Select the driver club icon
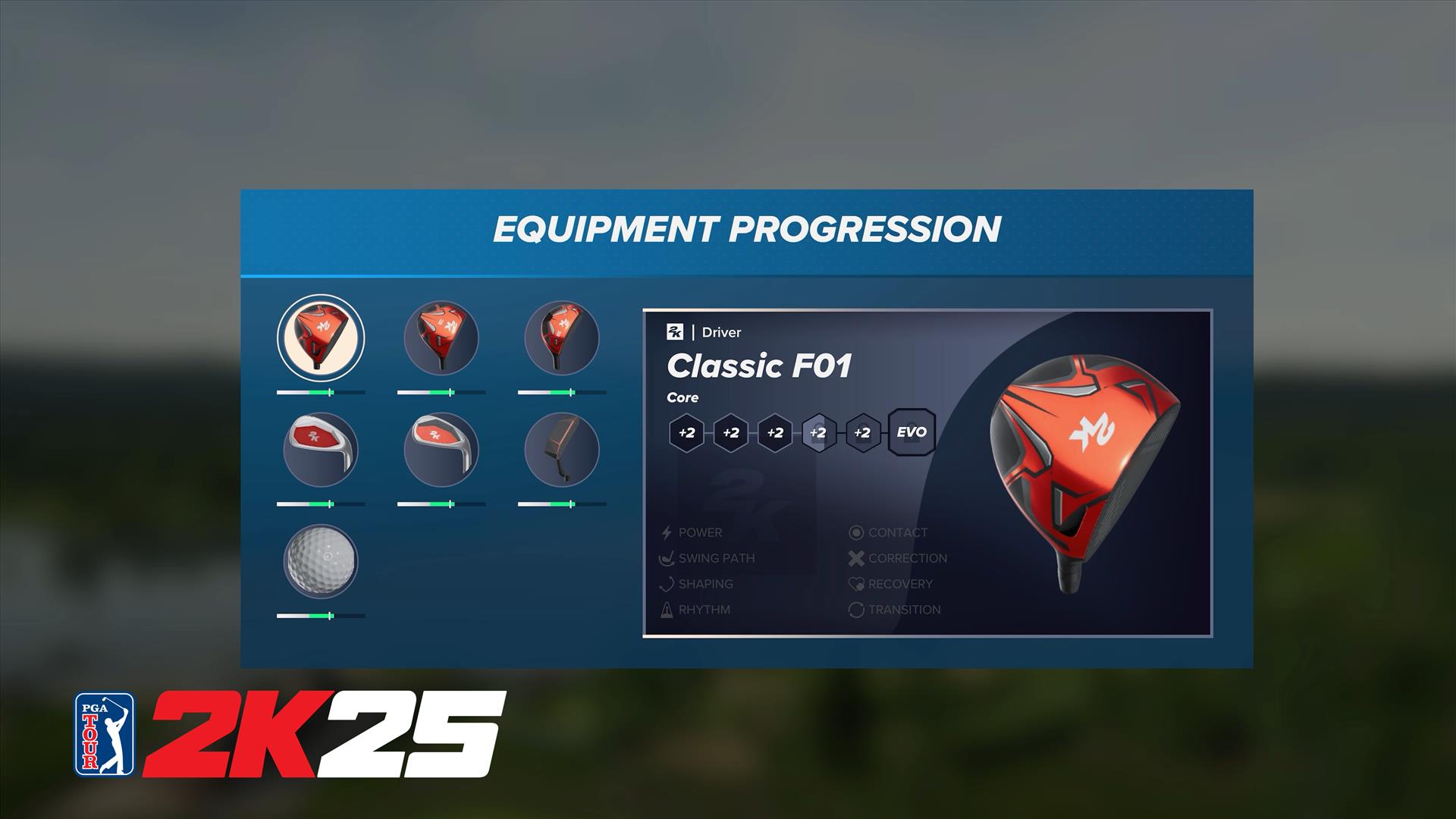1456x819 pixels. click(321, 337)
